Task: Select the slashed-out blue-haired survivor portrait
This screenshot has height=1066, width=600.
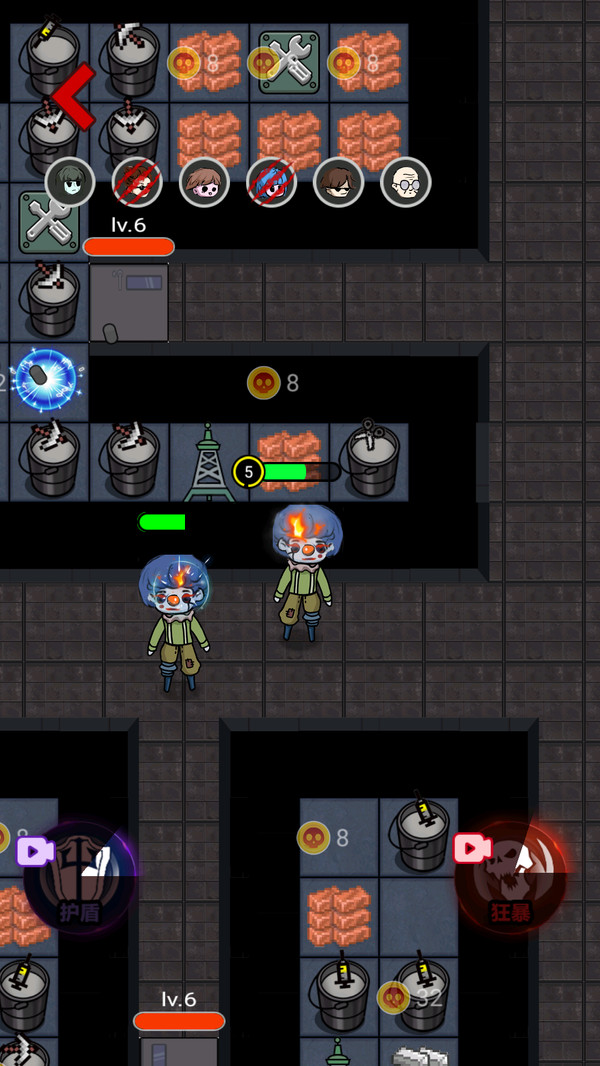Action: coord(271,182)
